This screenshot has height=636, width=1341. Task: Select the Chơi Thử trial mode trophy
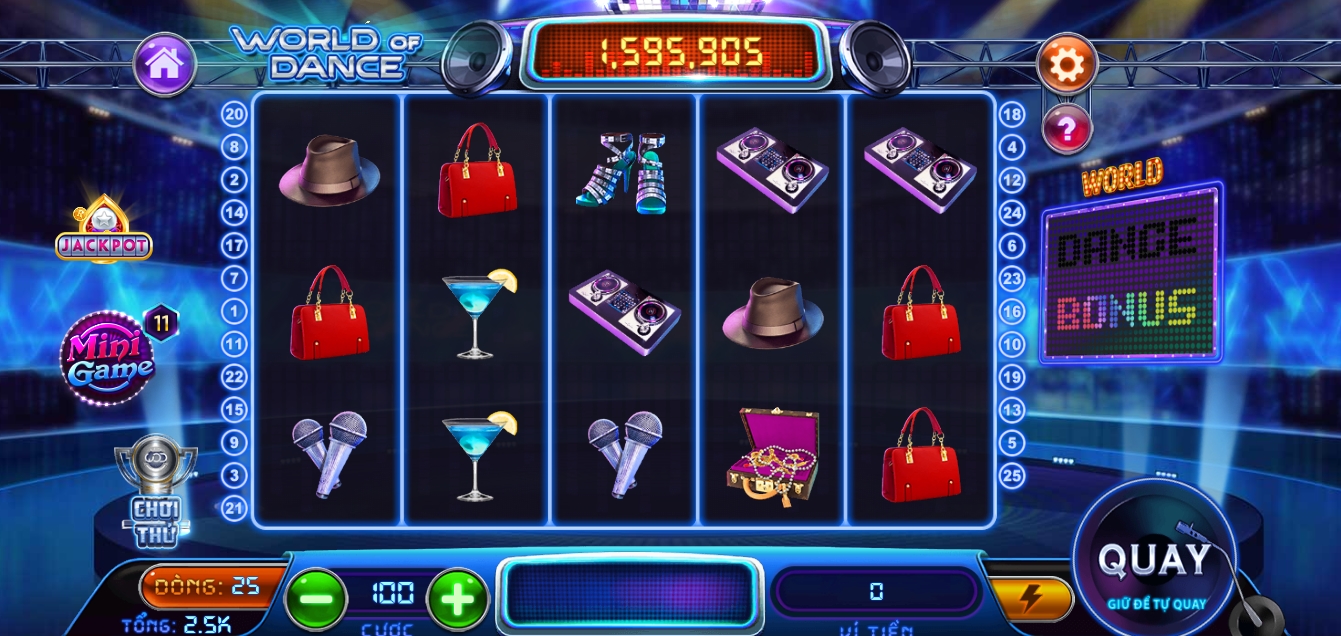(156, 490)
